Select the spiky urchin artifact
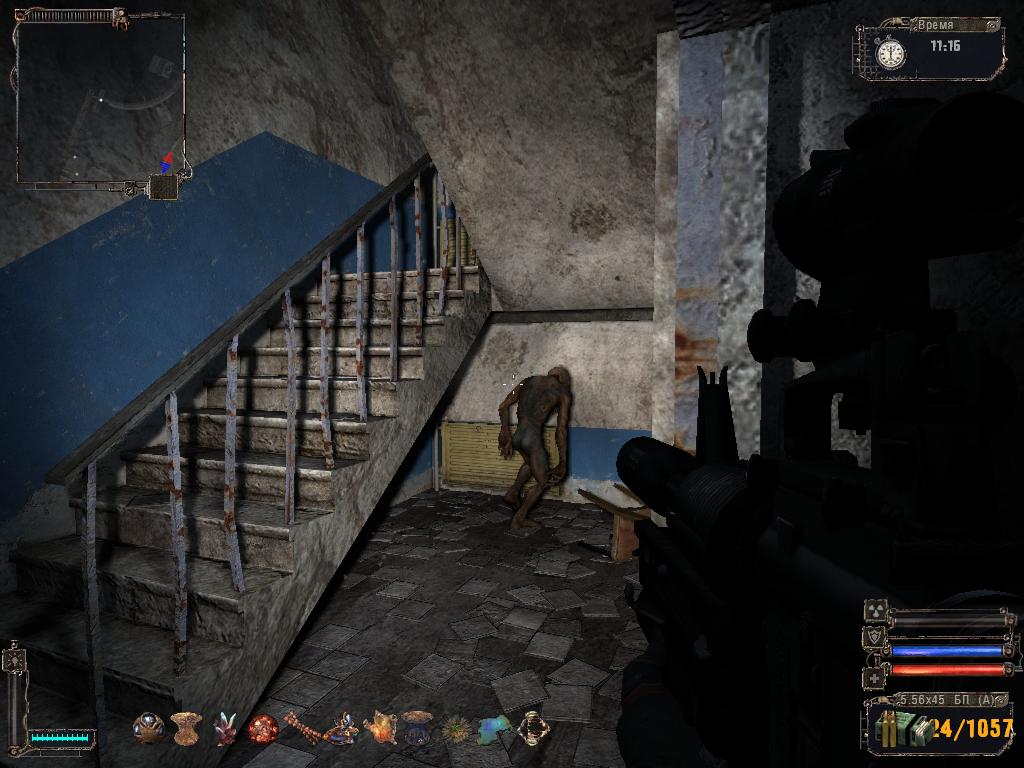1024x768 pixels. [455, 728]
